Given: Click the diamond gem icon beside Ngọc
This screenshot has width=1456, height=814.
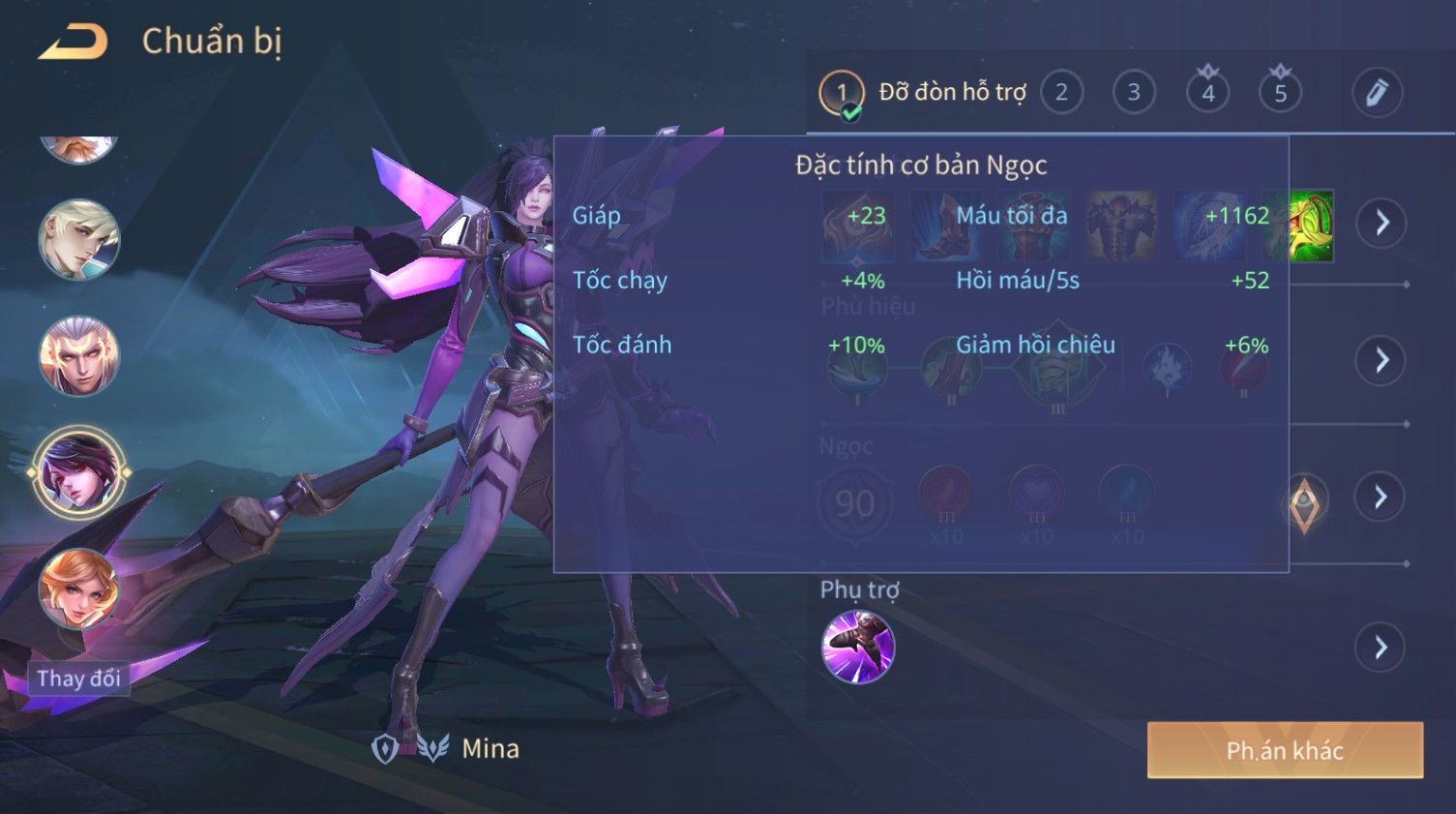Looking at the screenshot, I should pos(1303,503).
